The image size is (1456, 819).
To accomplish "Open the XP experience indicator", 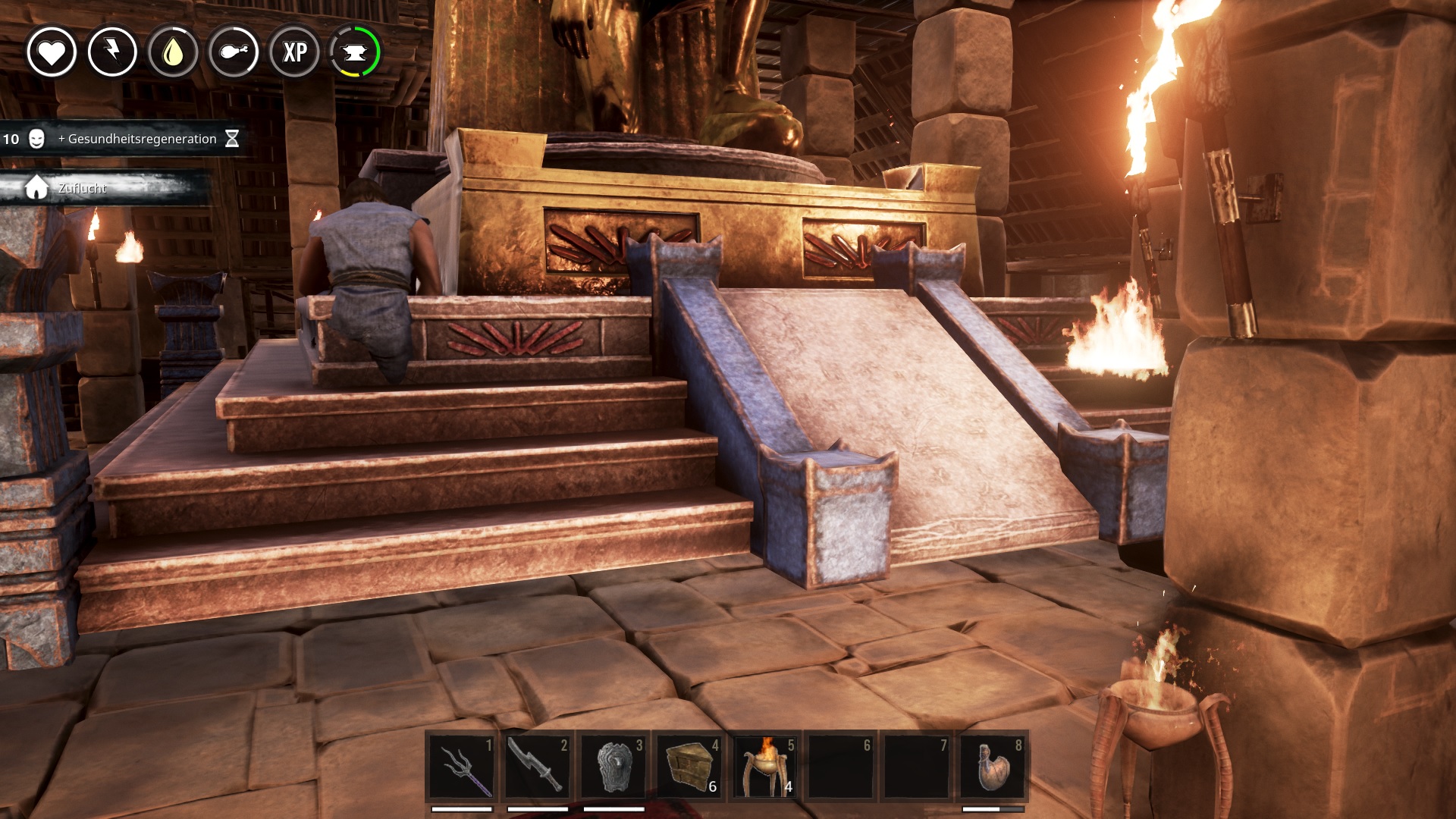I will pyautogui.click(x=294, y=52).
